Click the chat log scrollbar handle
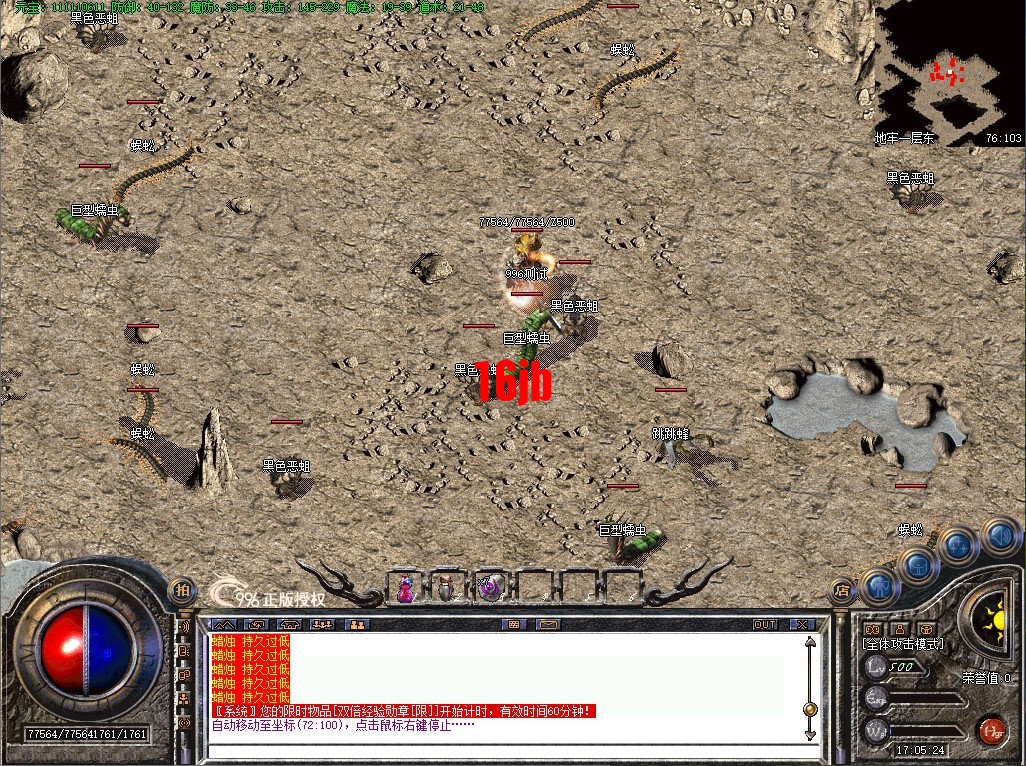This screenshot has height=766, width=1026. 810,709
